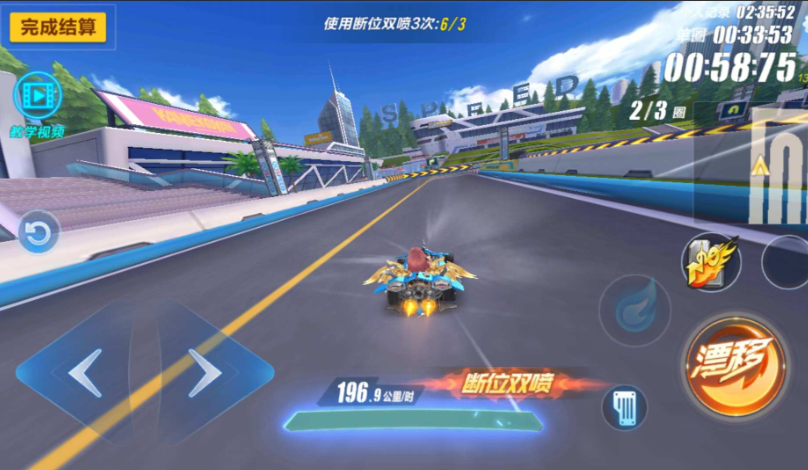This screenshot has width=808, height=470.
Task: Tap the circular reset arrow icon
Action: pyautogui.click(x=39, y=233)
